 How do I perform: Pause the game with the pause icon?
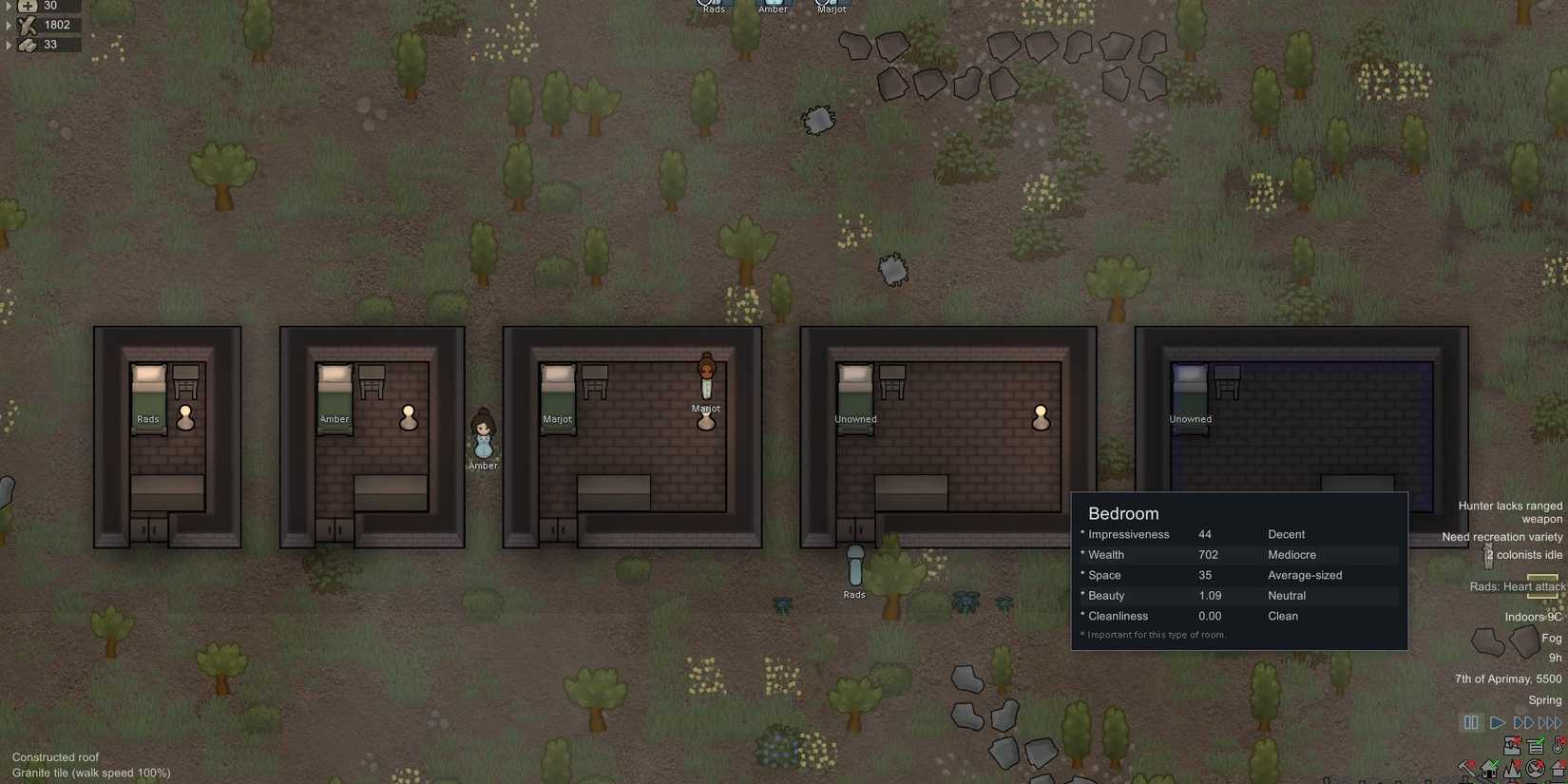tap(1470, 722)
